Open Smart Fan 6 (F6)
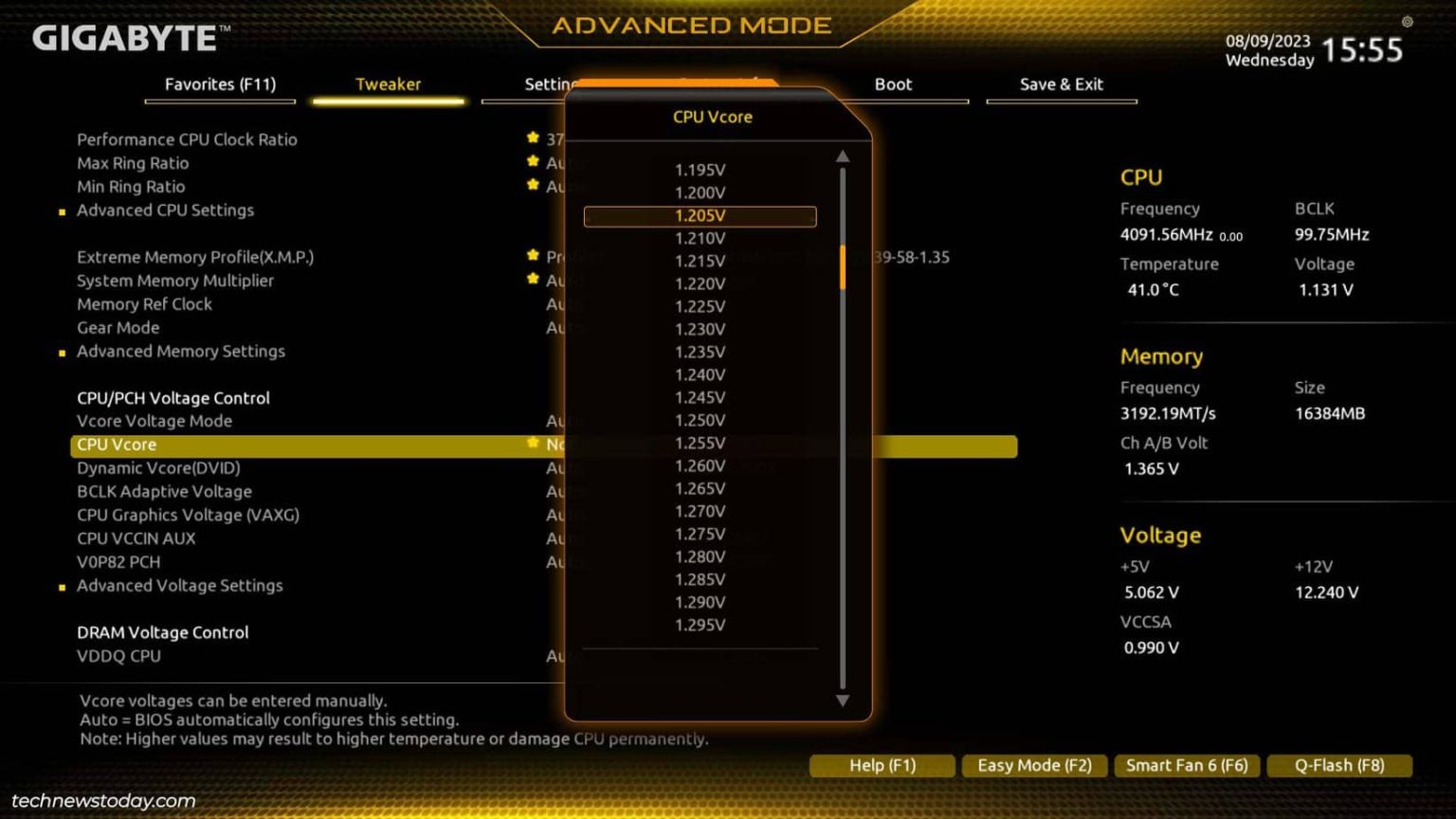The height and width of the screenshot is (819, 1456). point(1187,765)
